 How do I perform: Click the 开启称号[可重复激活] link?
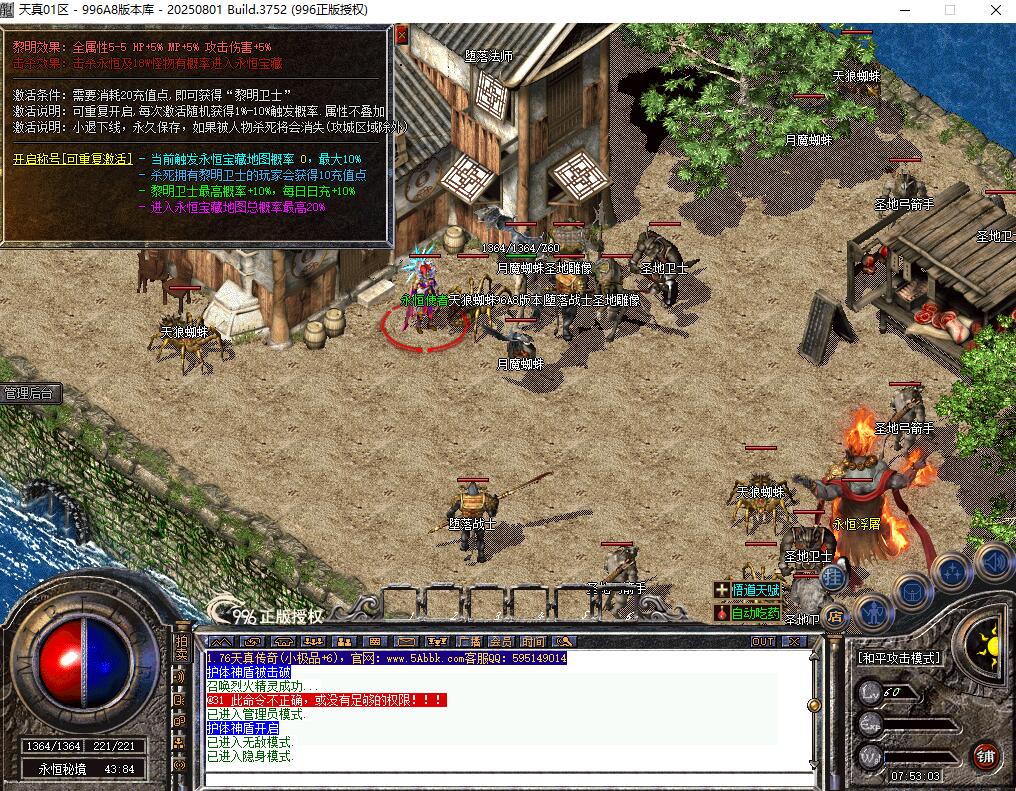tap(72, 159)
